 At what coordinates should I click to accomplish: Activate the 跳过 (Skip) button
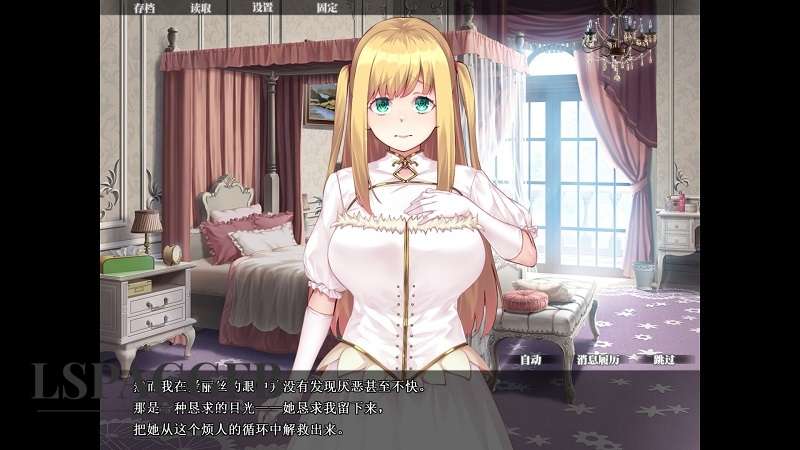pos(665,359)
